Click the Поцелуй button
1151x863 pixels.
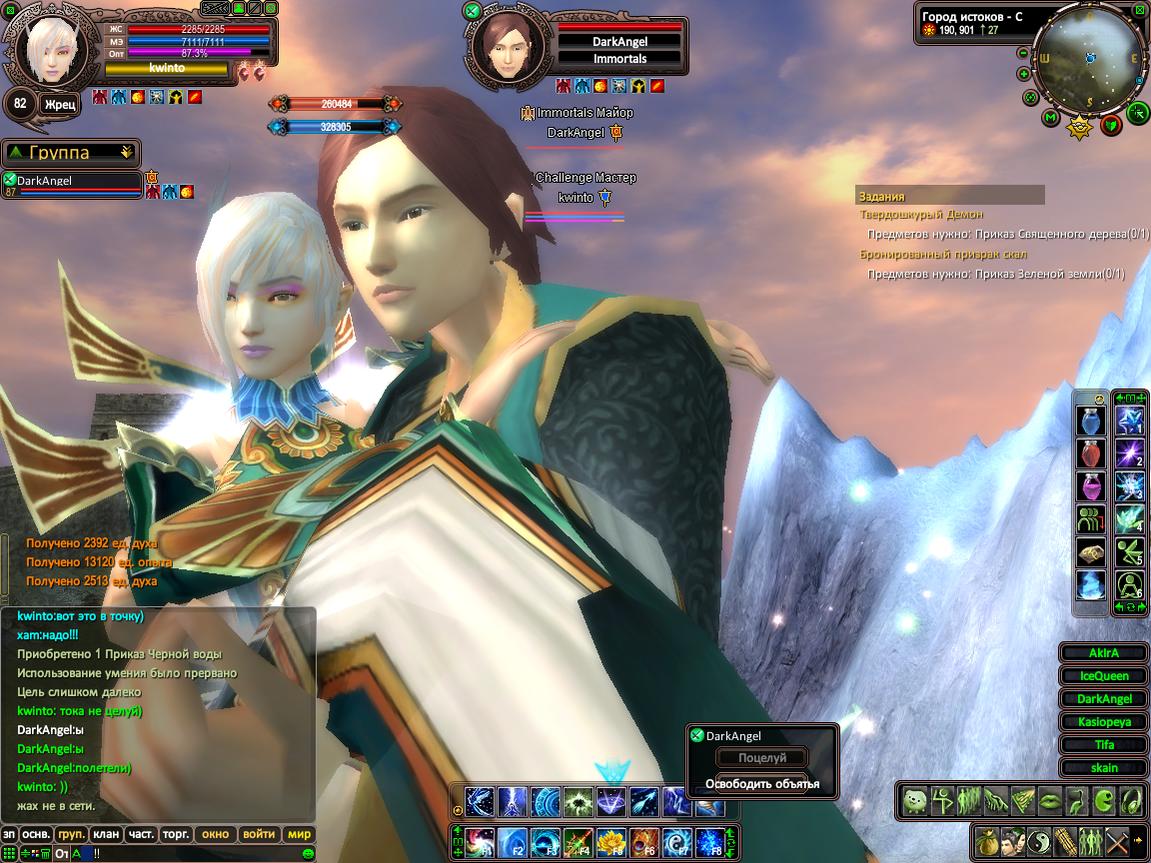tap(762, 759)
